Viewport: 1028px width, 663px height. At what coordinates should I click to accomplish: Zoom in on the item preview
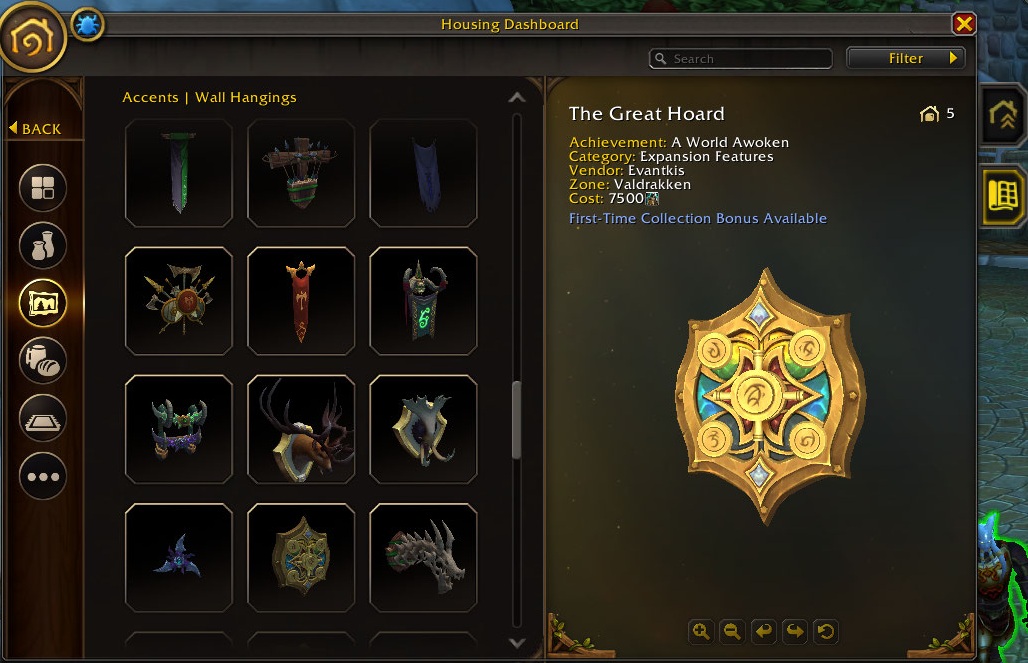(700, 631)
